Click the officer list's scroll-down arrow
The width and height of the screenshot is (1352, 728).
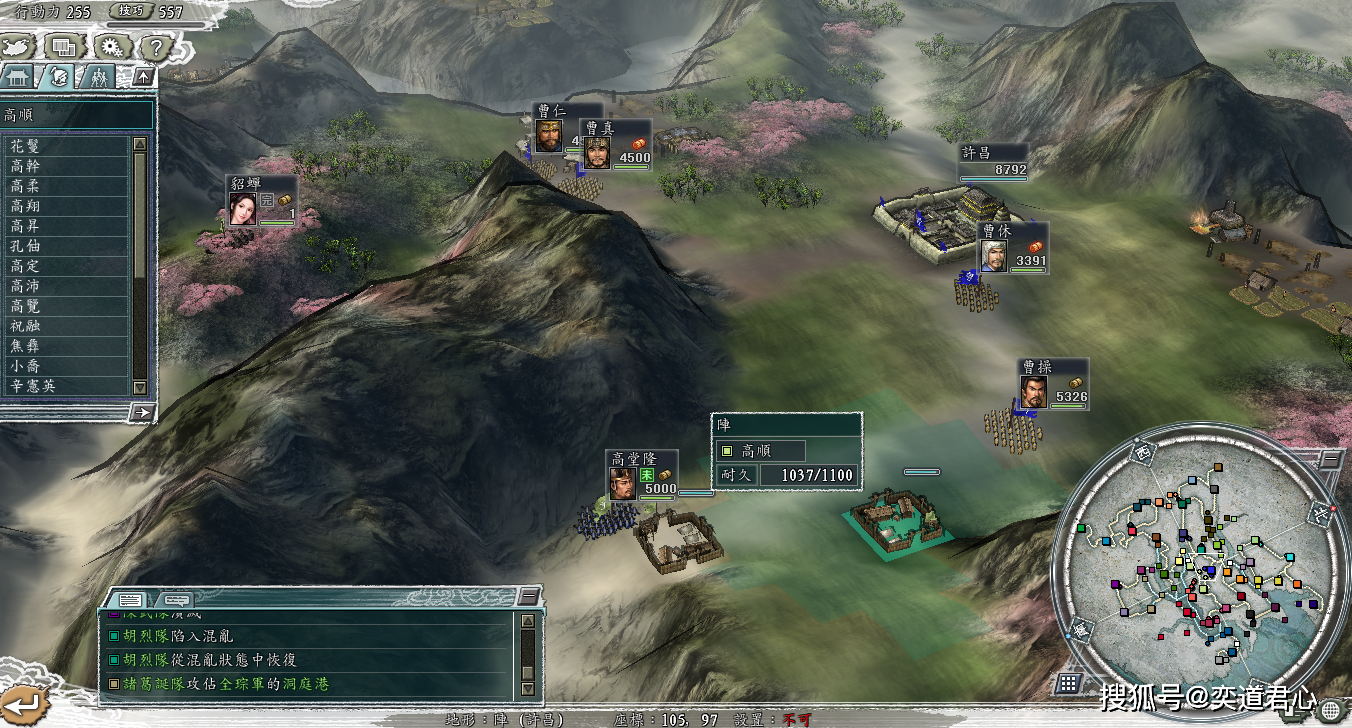click(x=140, y=387)
